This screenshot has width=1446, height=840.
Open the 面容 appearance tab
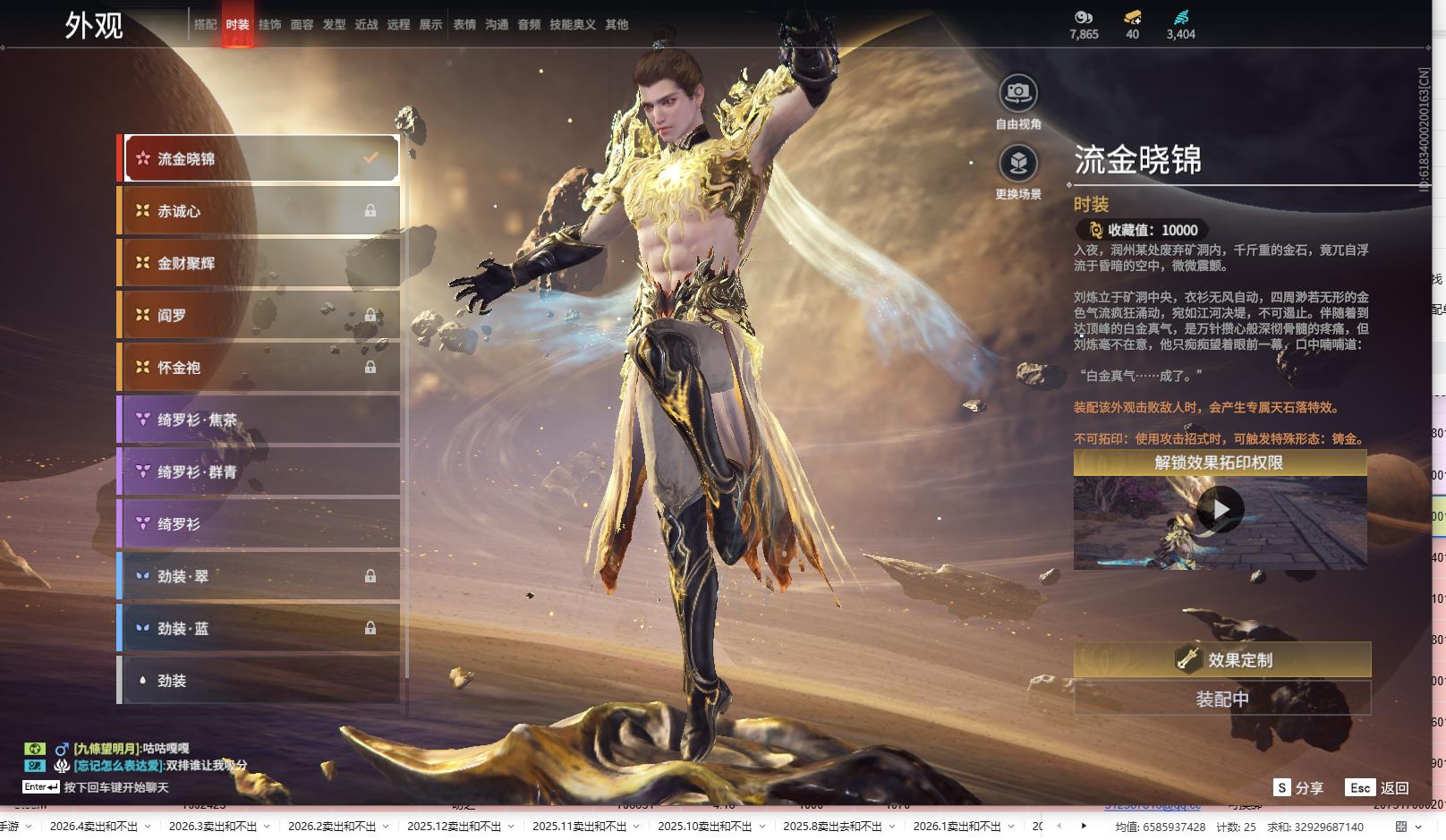tap(302, 25)
